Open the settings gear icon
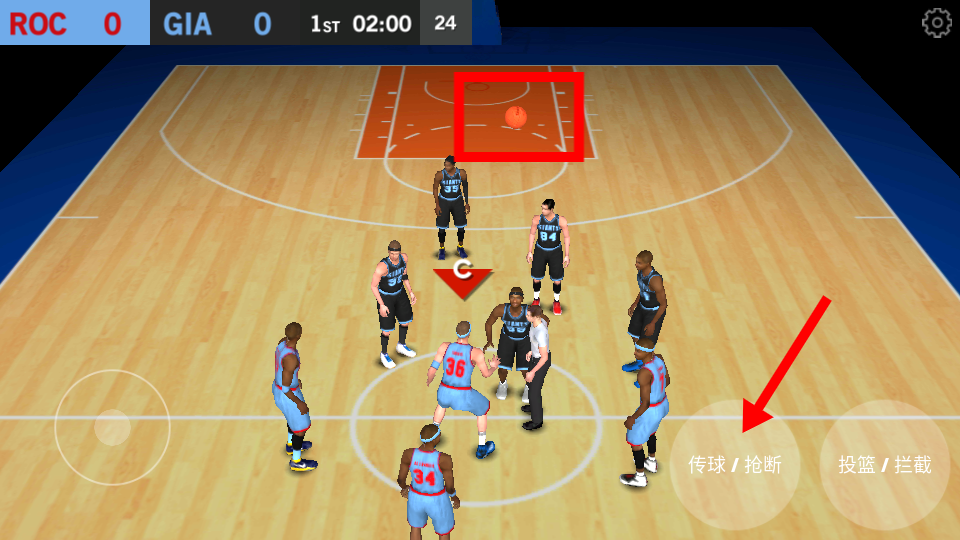 click(x=936, y=23)
